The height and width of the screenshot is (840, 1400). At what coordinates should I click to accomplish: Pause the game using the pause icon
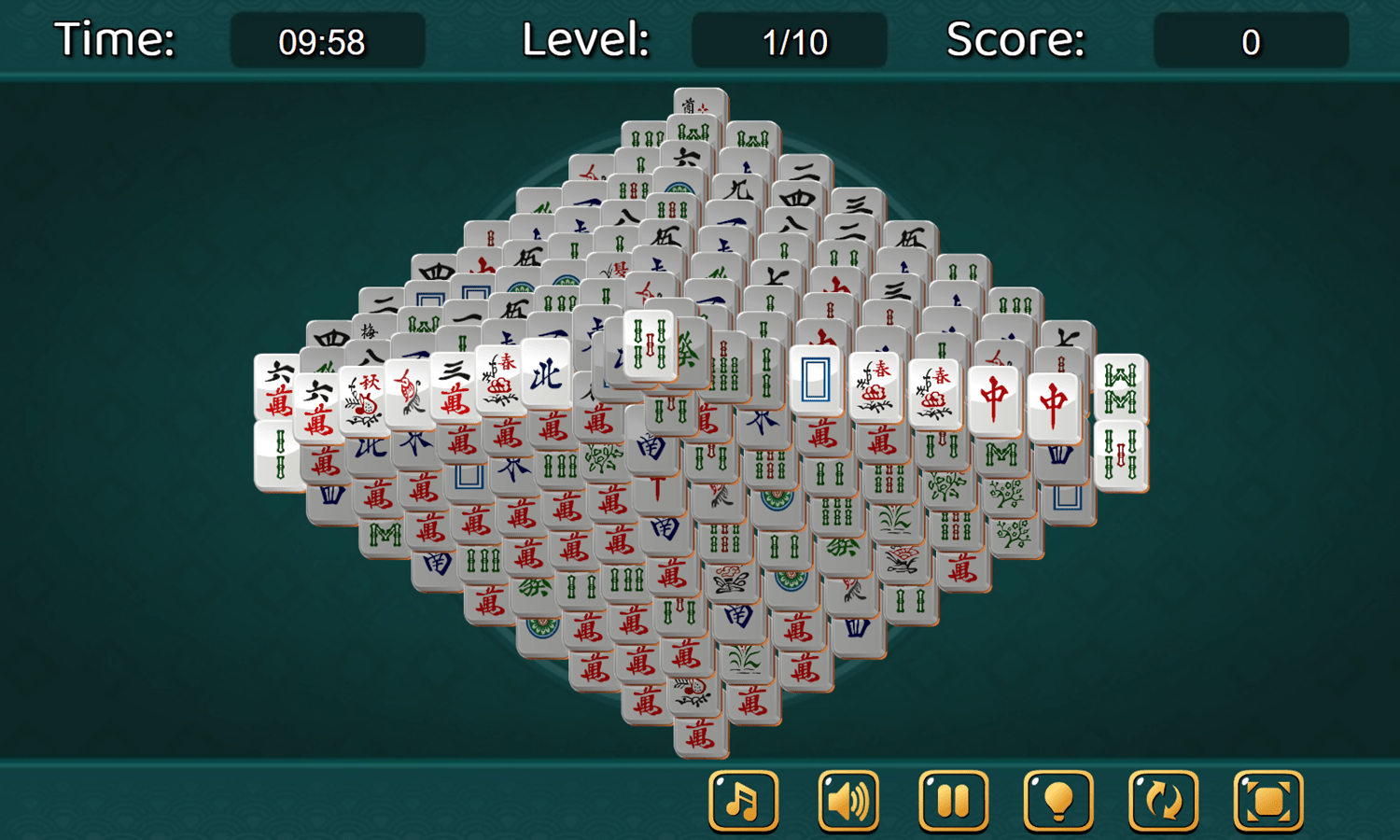pos(954,801)
